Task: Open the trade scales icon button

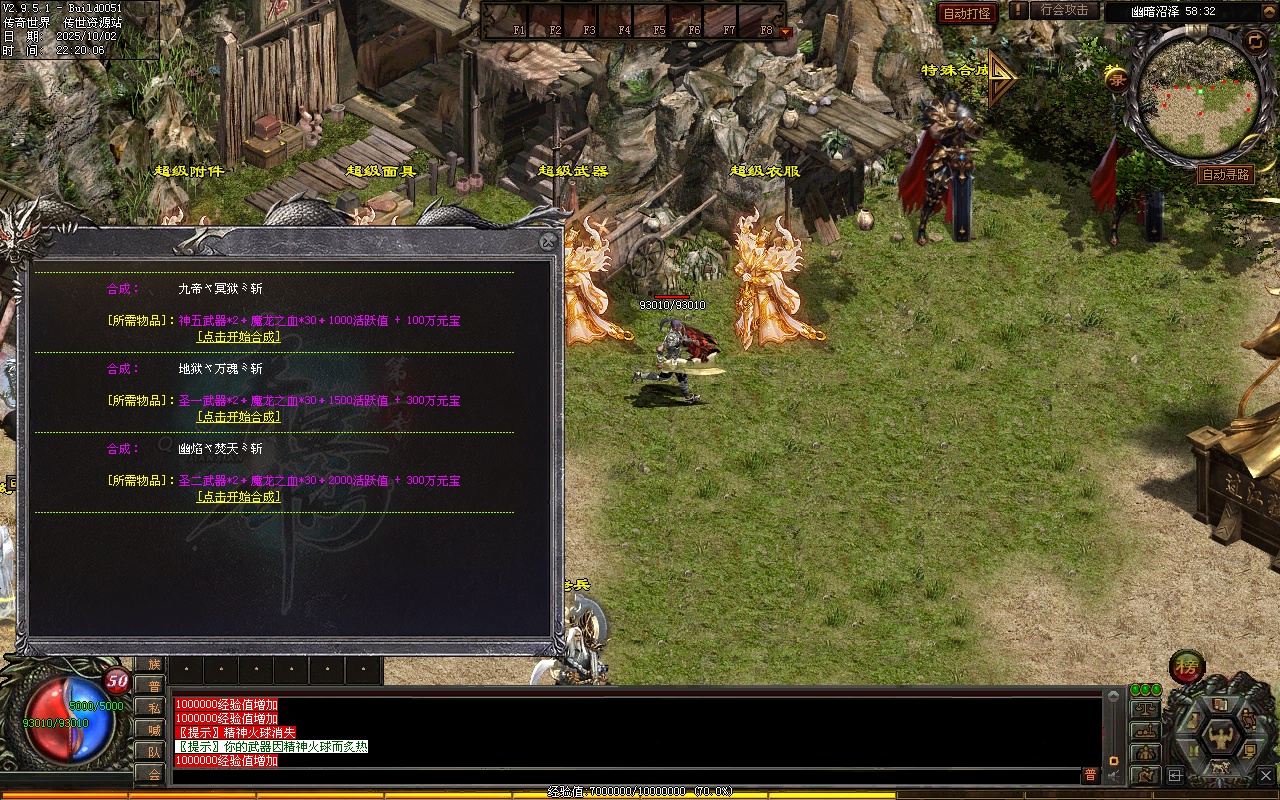Action: (x=1144, y=709)
